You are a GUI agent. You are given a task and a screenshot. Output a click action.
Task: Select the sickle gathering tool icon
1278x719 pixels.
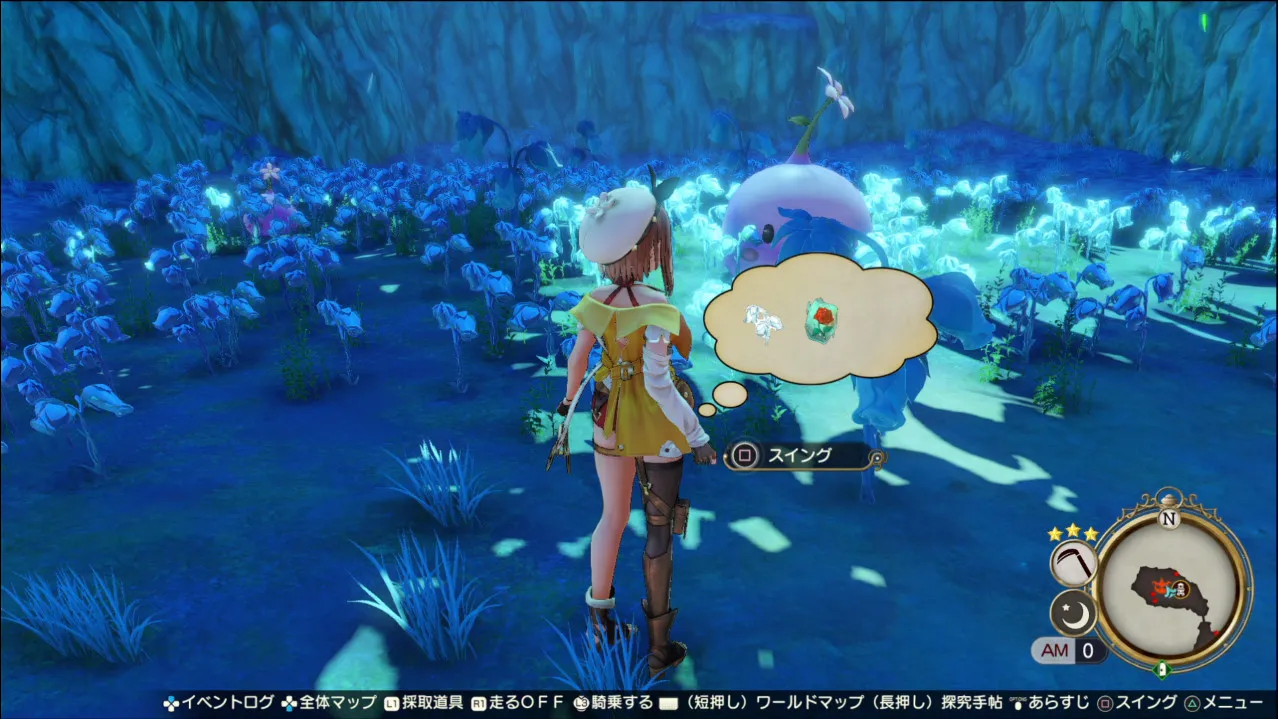(x=1073, y=563)
